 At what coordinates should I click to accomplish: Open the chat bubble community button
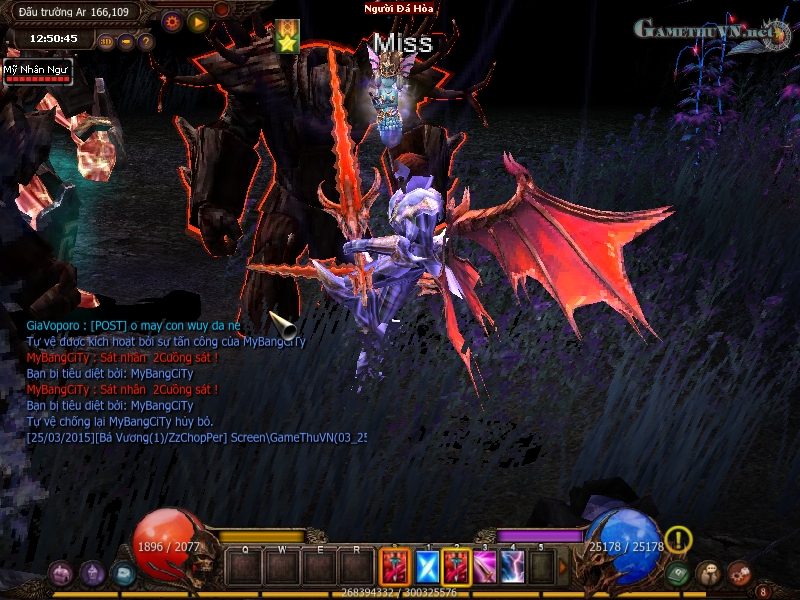(x=709, y=574)
